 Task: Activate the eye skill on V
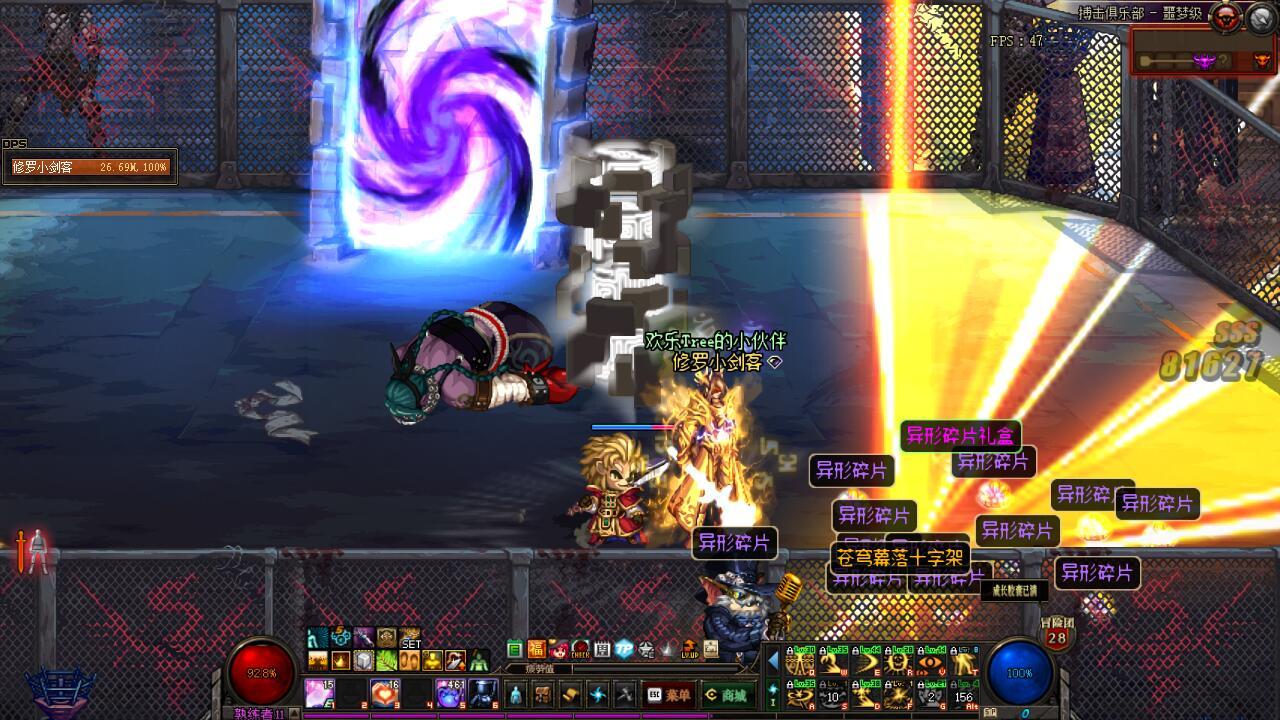point(930,662)
